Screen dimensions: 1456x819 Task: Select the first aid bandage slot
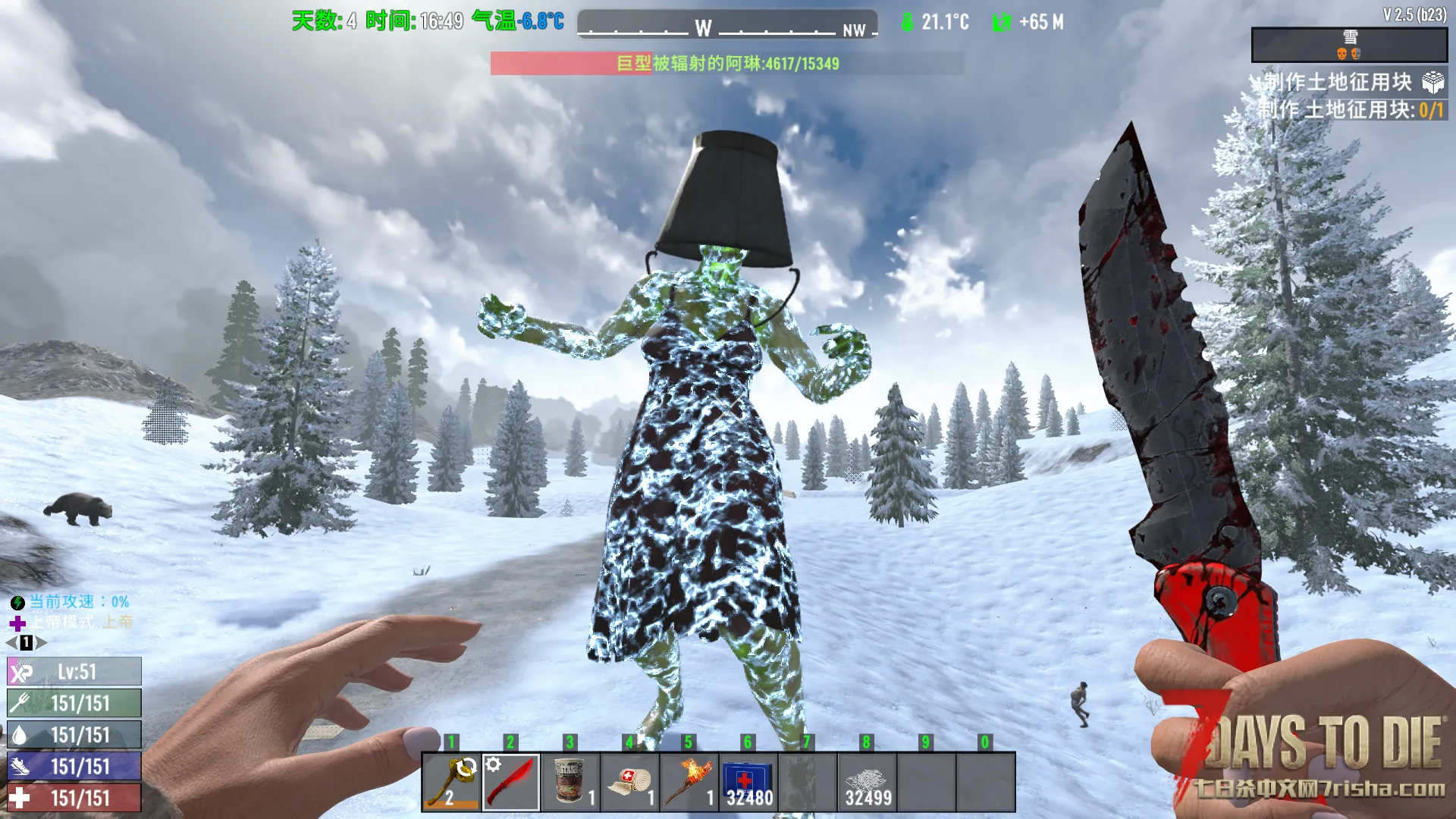tap(629, 782)
